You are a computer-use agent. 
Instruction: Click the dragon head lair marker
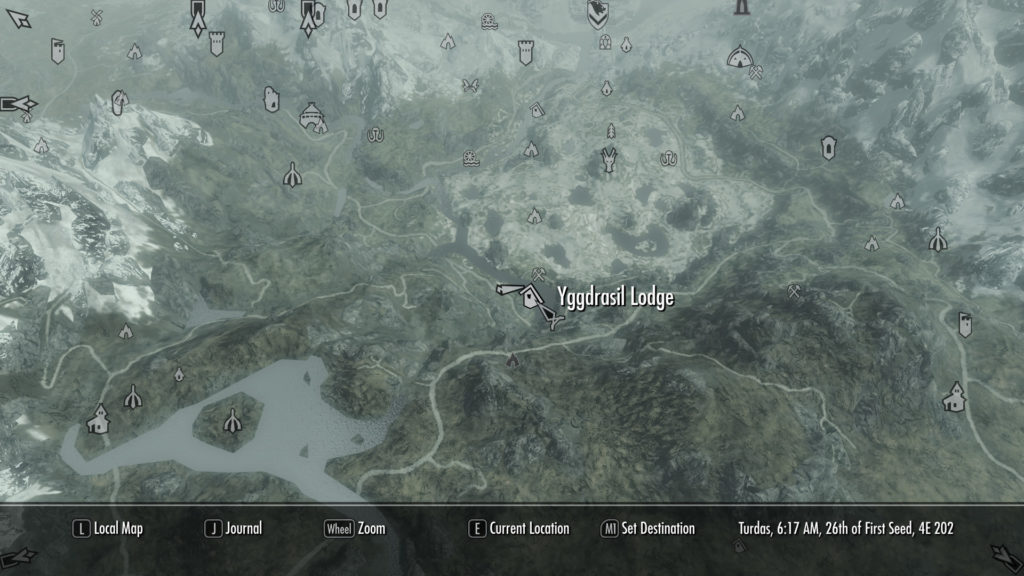(x=608, y=159)
